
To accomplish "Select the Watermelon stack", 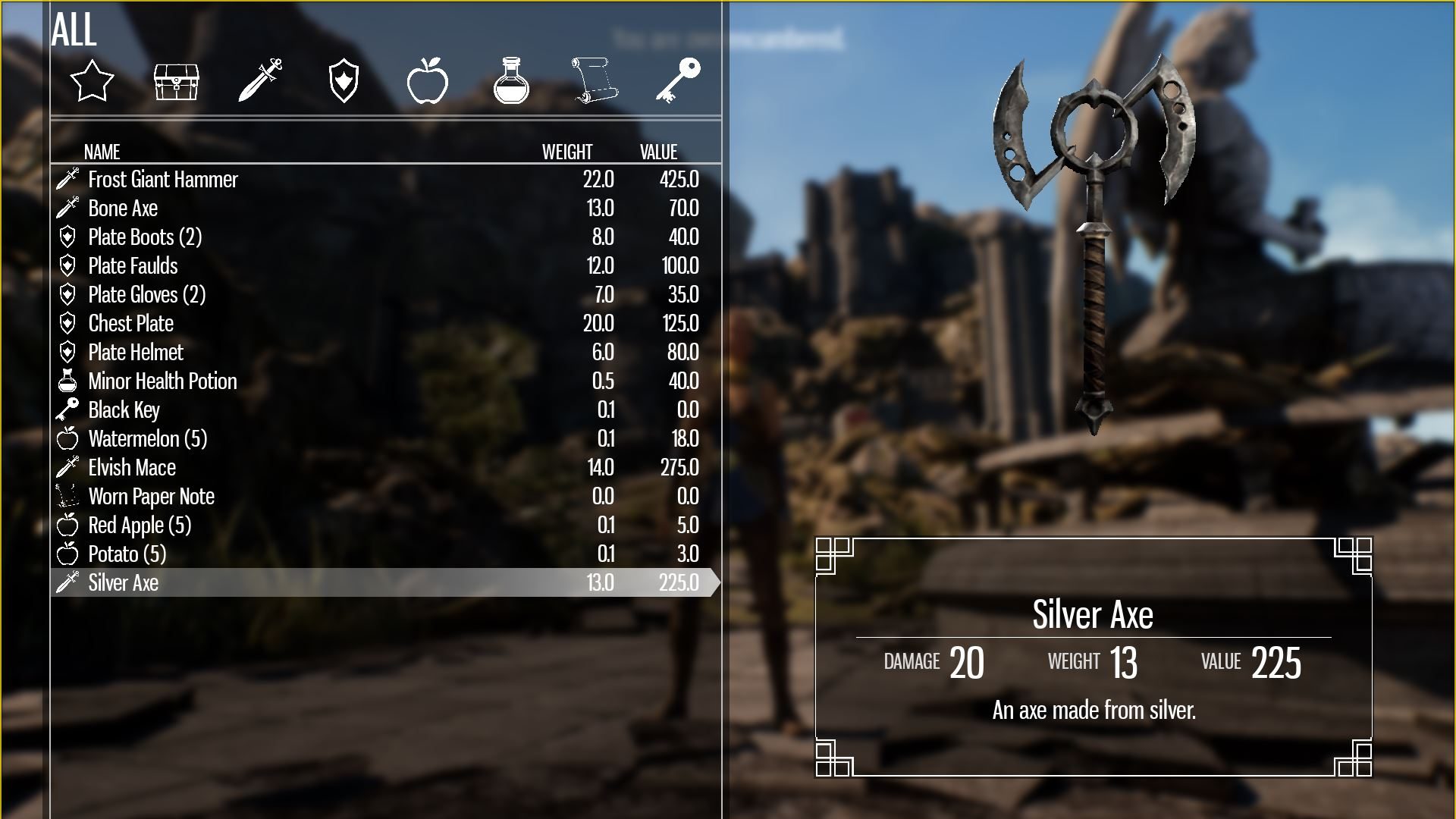I will tap(147, 439).
